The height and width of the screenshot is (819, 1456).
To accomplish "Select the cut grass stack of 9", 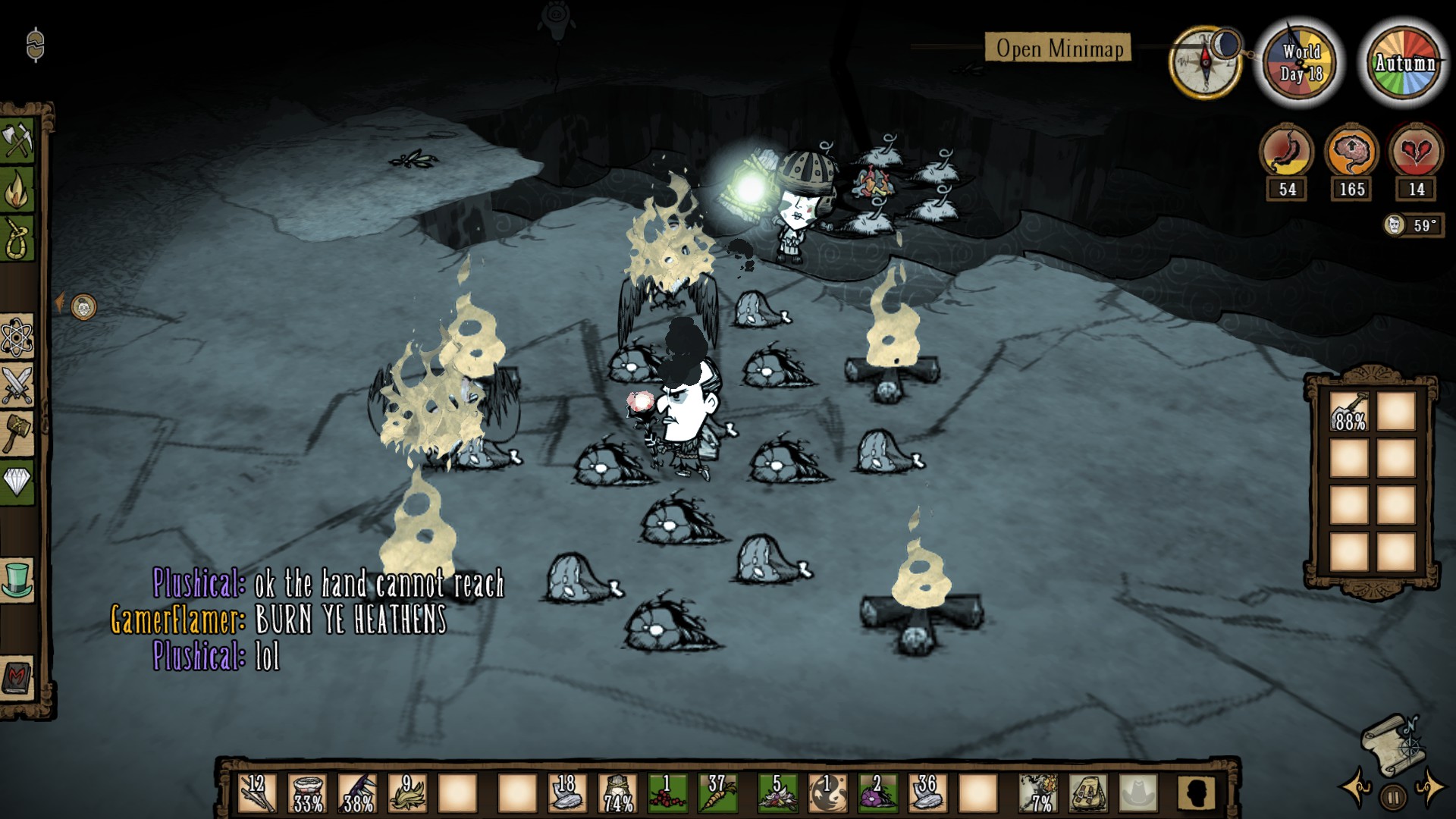I will click(407, 793).
